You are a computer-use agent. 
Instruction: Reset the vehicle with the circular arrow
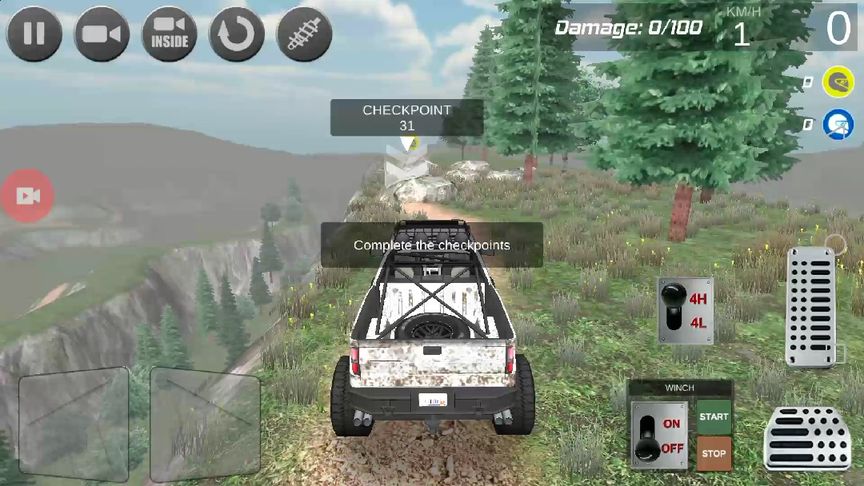pos(237,34)
